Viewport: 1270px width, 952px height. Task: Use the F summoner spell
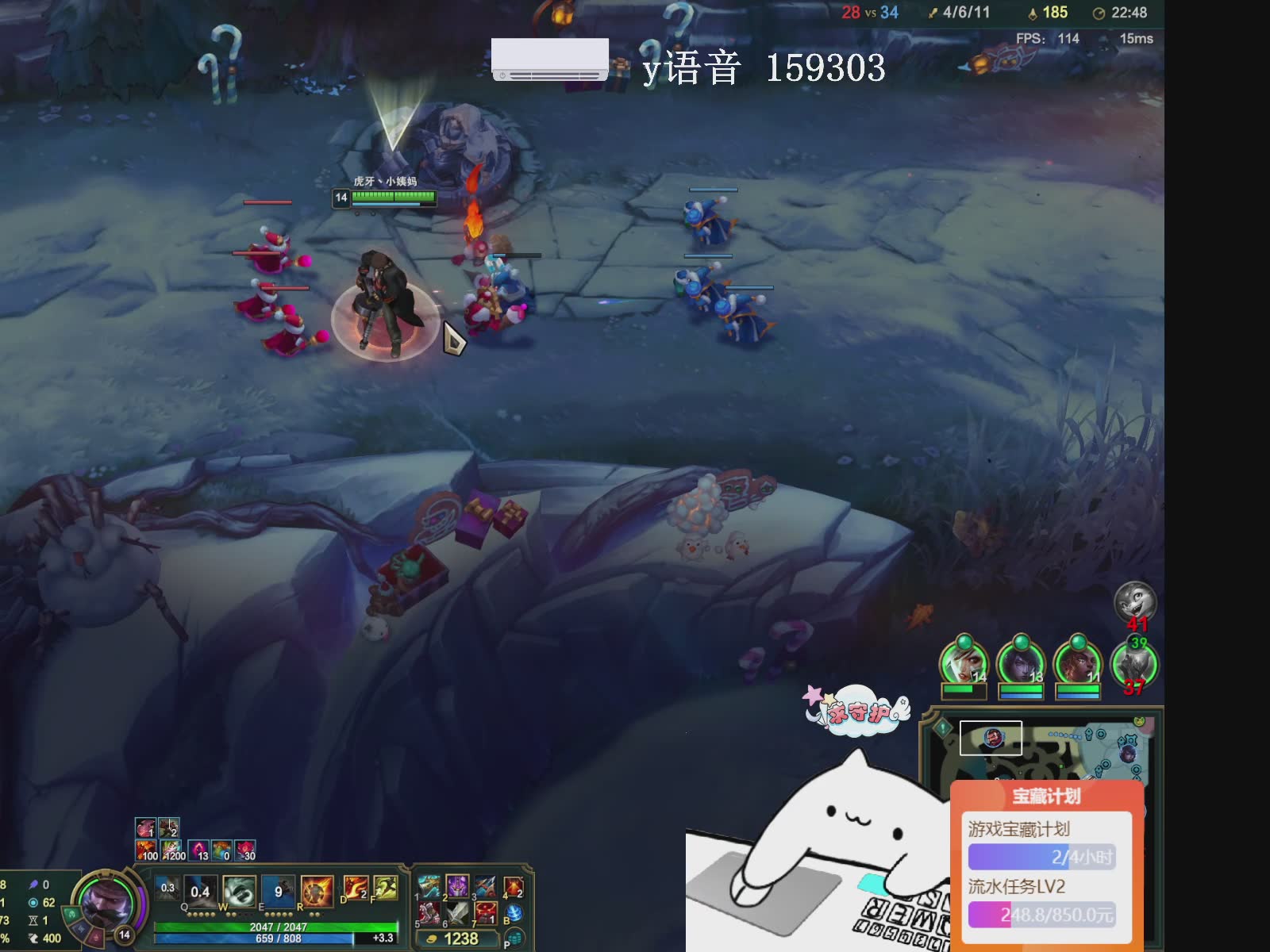(x=385, y=889)
